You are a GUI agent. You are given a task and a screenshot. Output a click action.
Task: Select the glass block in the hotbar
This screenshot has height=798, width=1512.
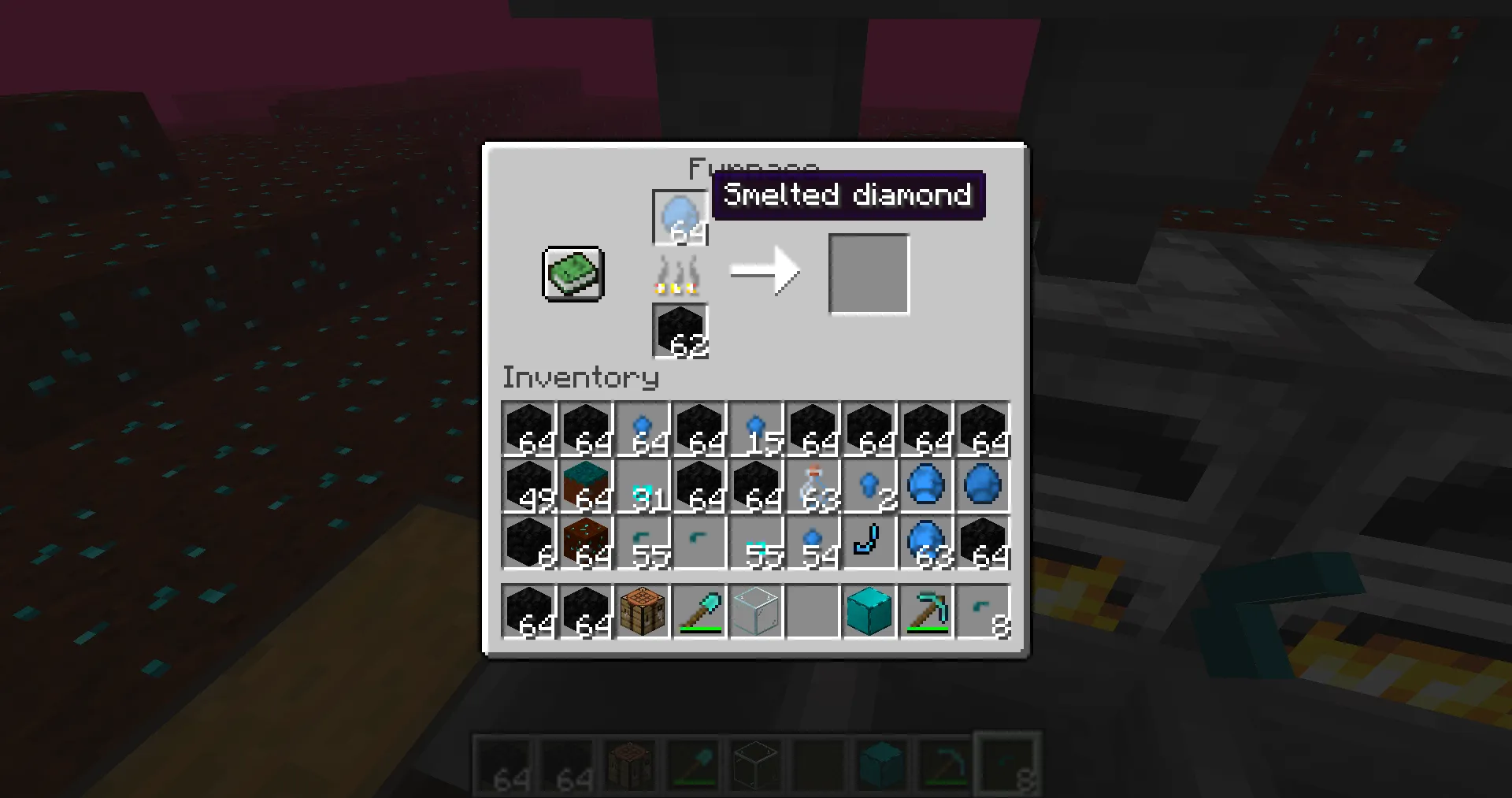pos(755,612)
